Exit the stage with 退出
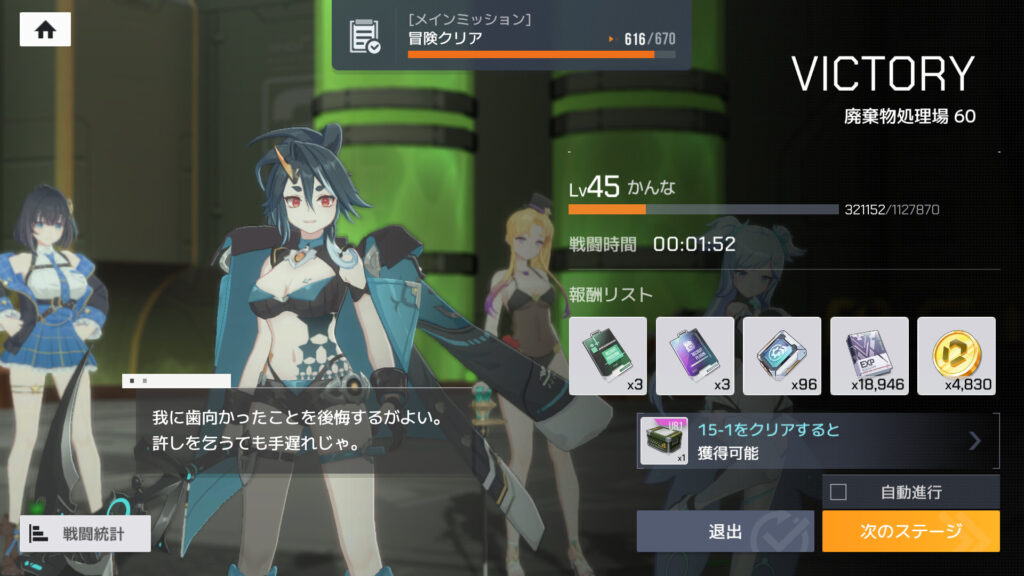Screen dimensions: 1024x576 725,531
